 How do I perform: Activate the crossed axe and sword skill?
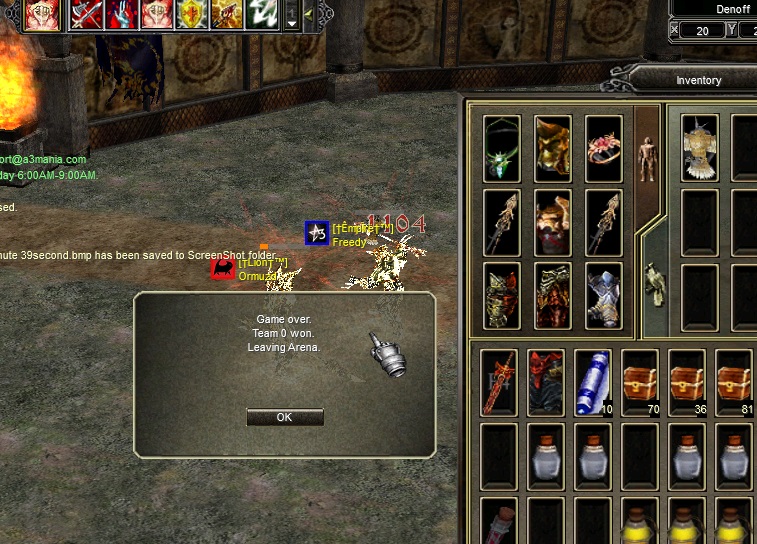[x=88, y=15]
